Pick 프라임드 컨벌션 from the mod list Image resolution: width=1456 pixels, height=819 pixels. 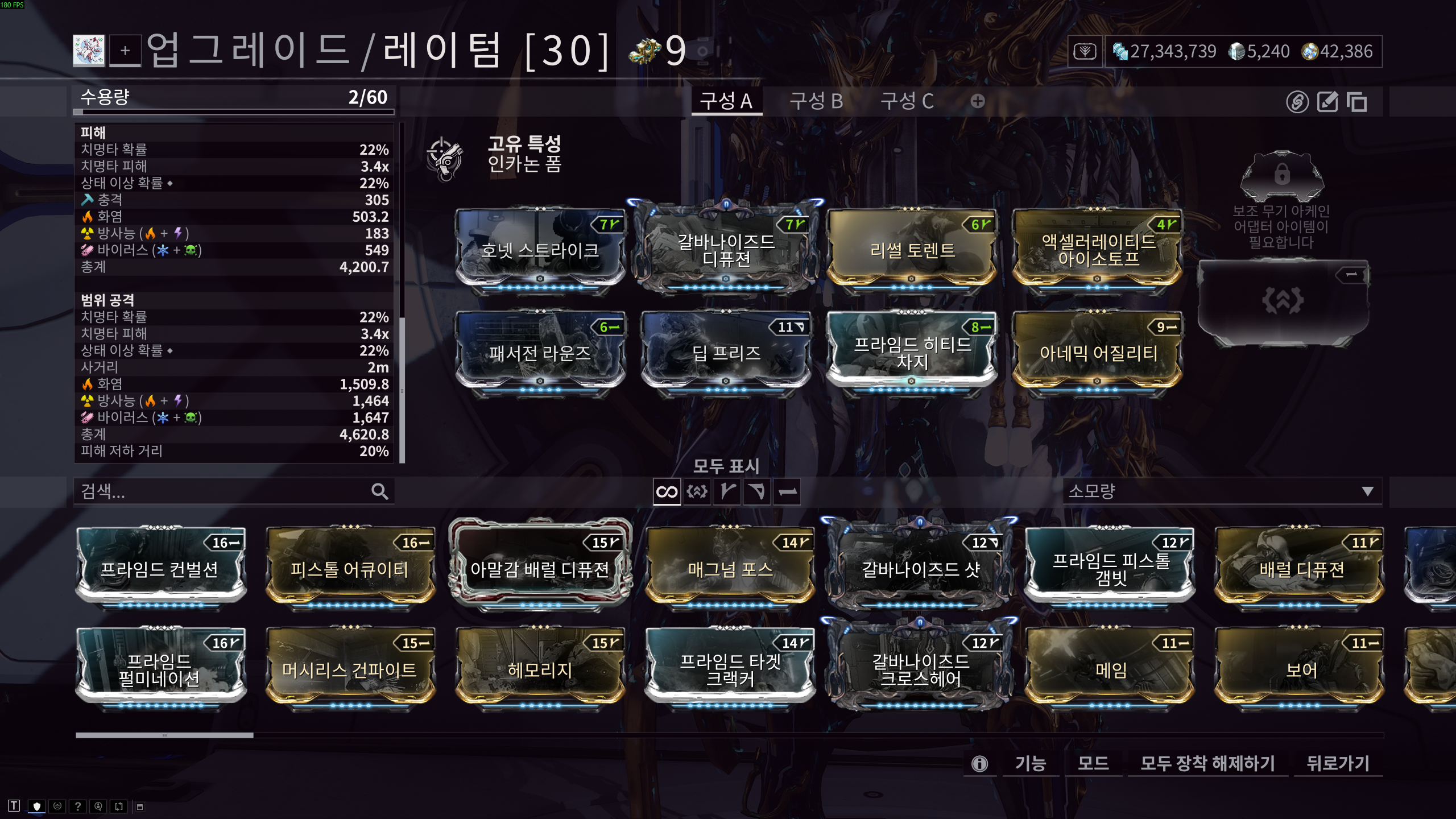click(x=160, y=569)
